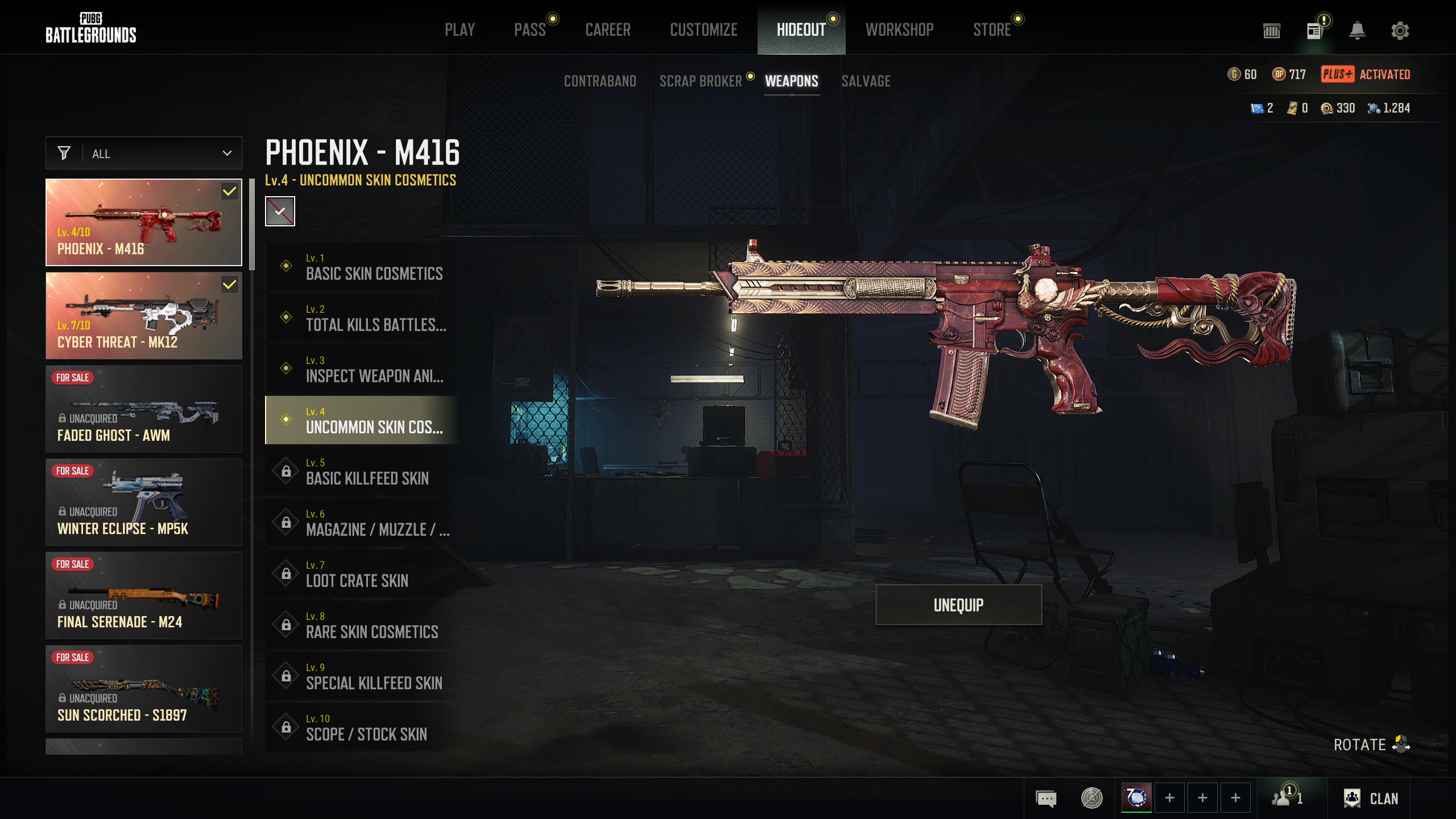Show Lv. 1 Basic Skin Cosmetics
1456x819 pixels.
point(362,267)
